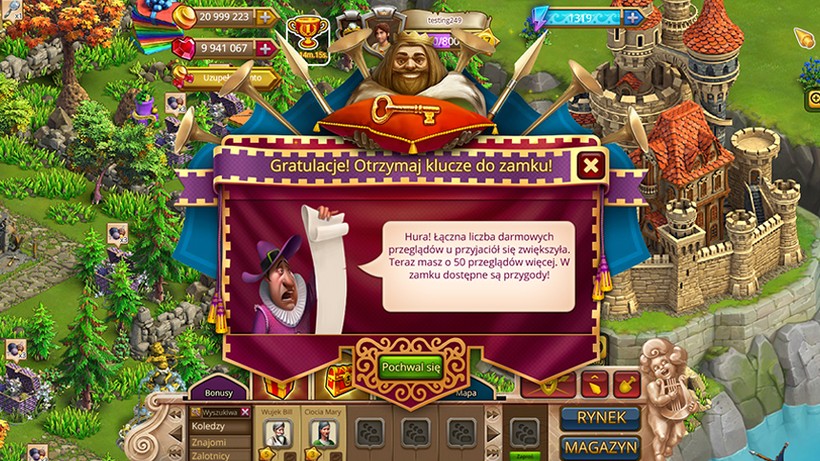Close the castle keys congratulation dialog

point(591,166)
